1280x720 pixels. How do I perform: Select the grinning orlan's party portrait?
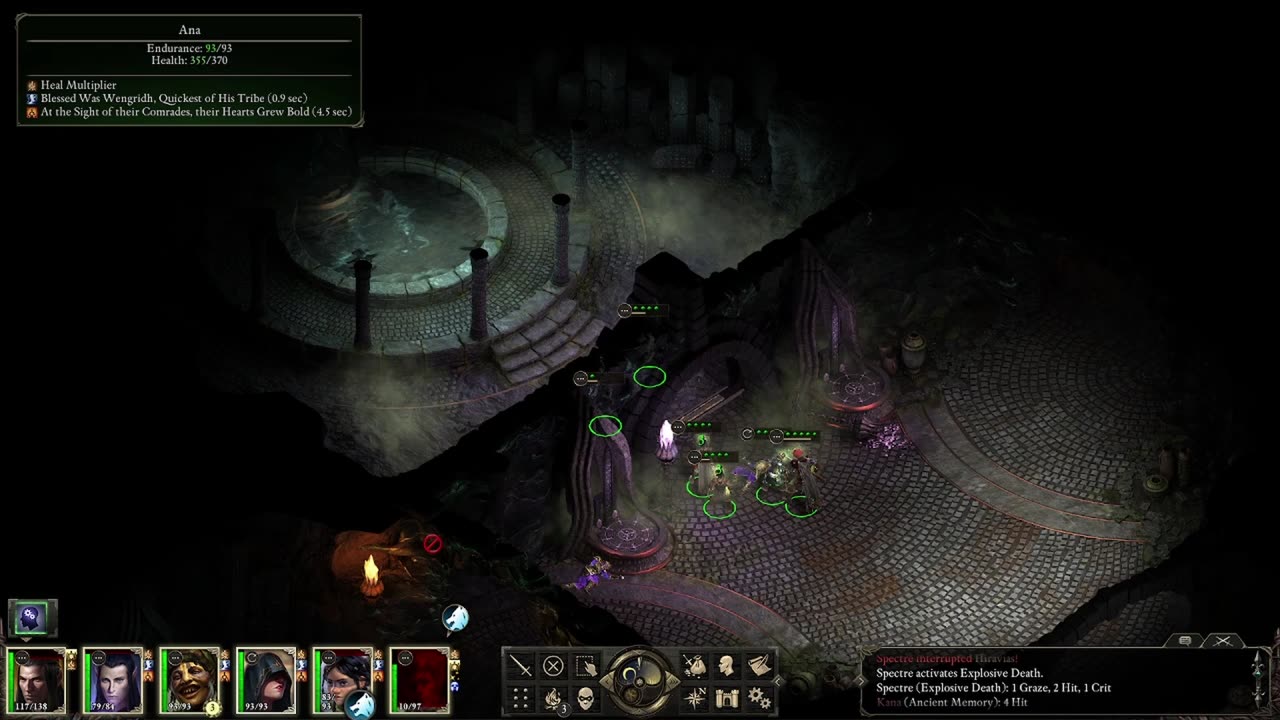pos(189,679)
